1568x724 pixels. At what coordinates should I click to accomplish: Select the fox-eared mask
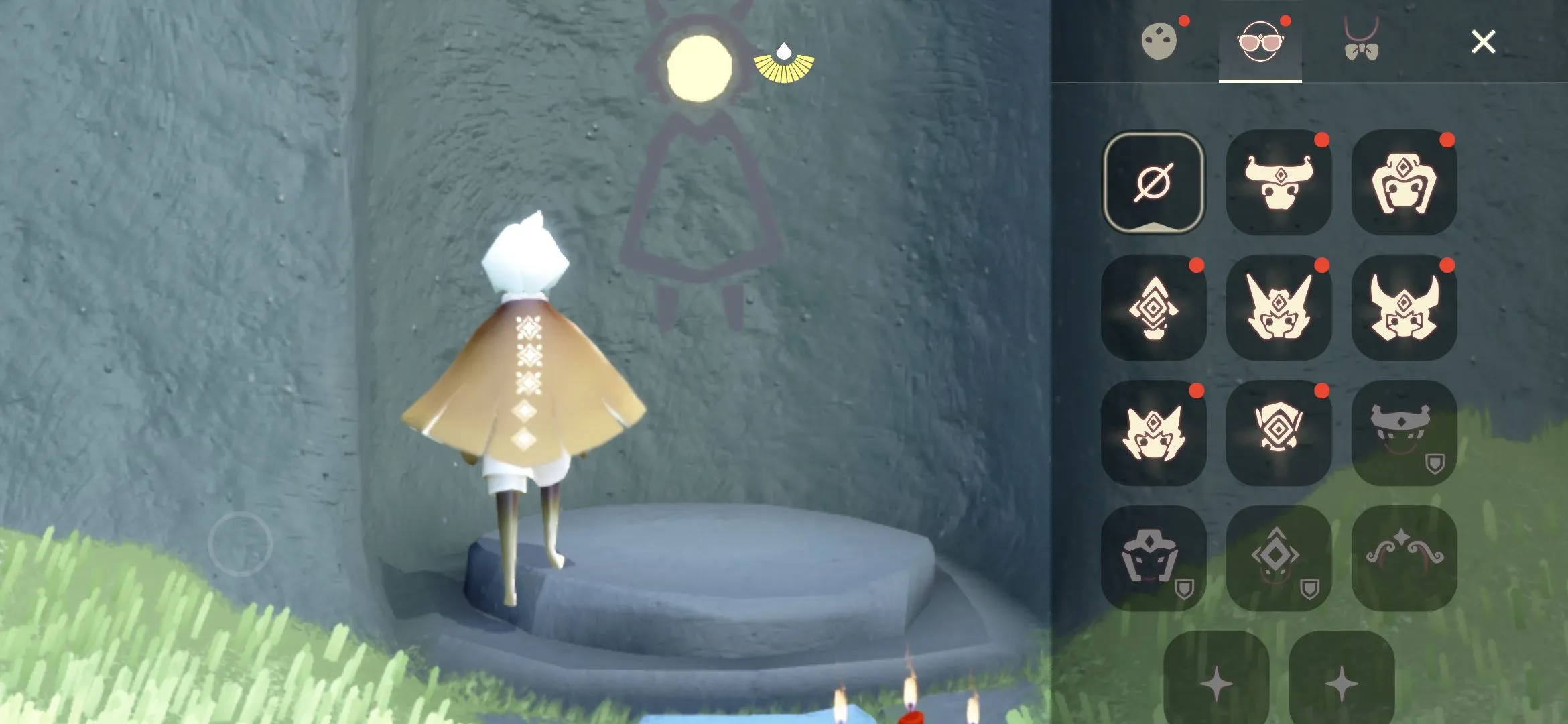1154,432
